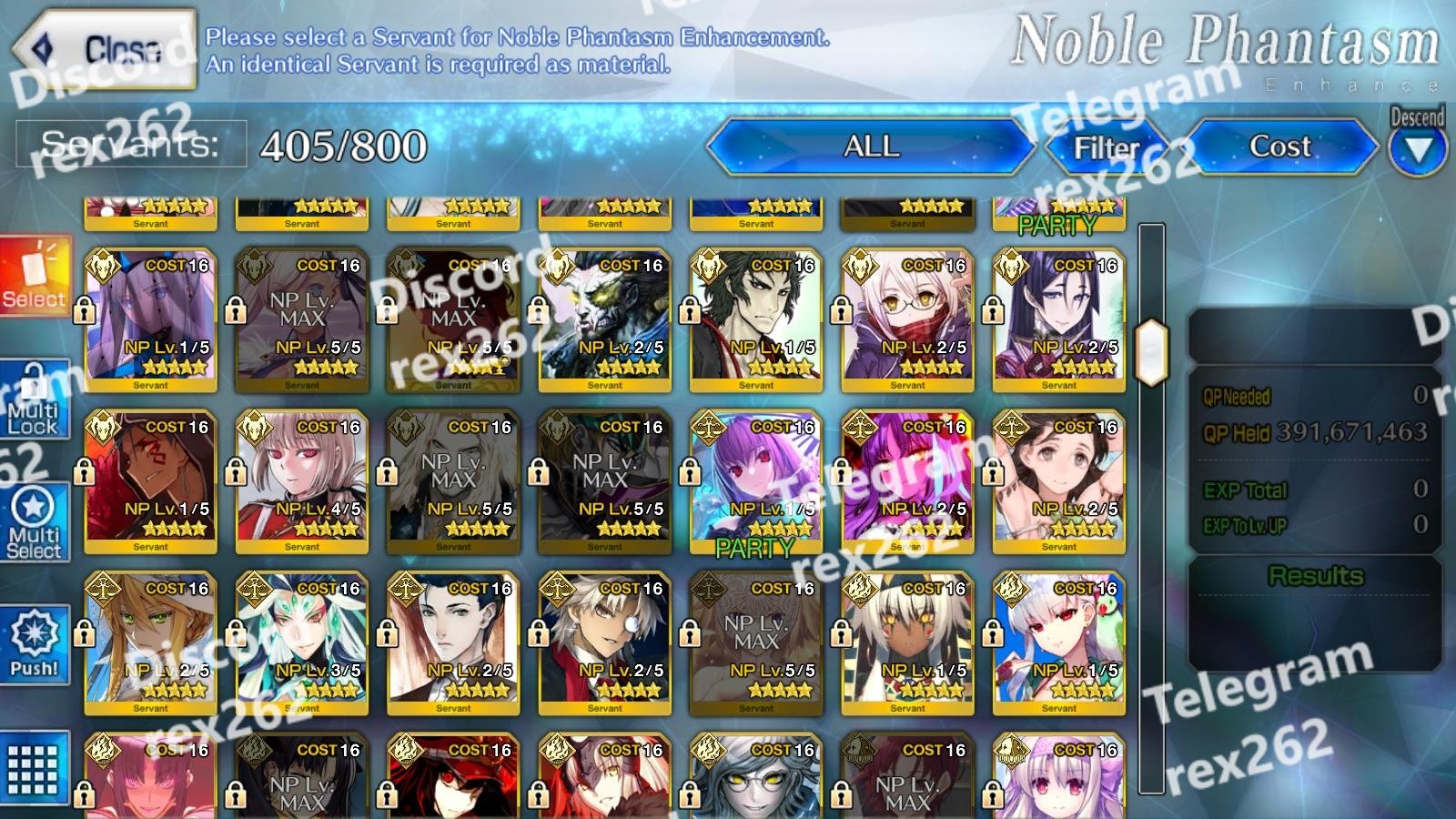Image resolution: width=1456 pixels, height=819 pixels.
Task: Change the grid view layout
Action: 35,768
